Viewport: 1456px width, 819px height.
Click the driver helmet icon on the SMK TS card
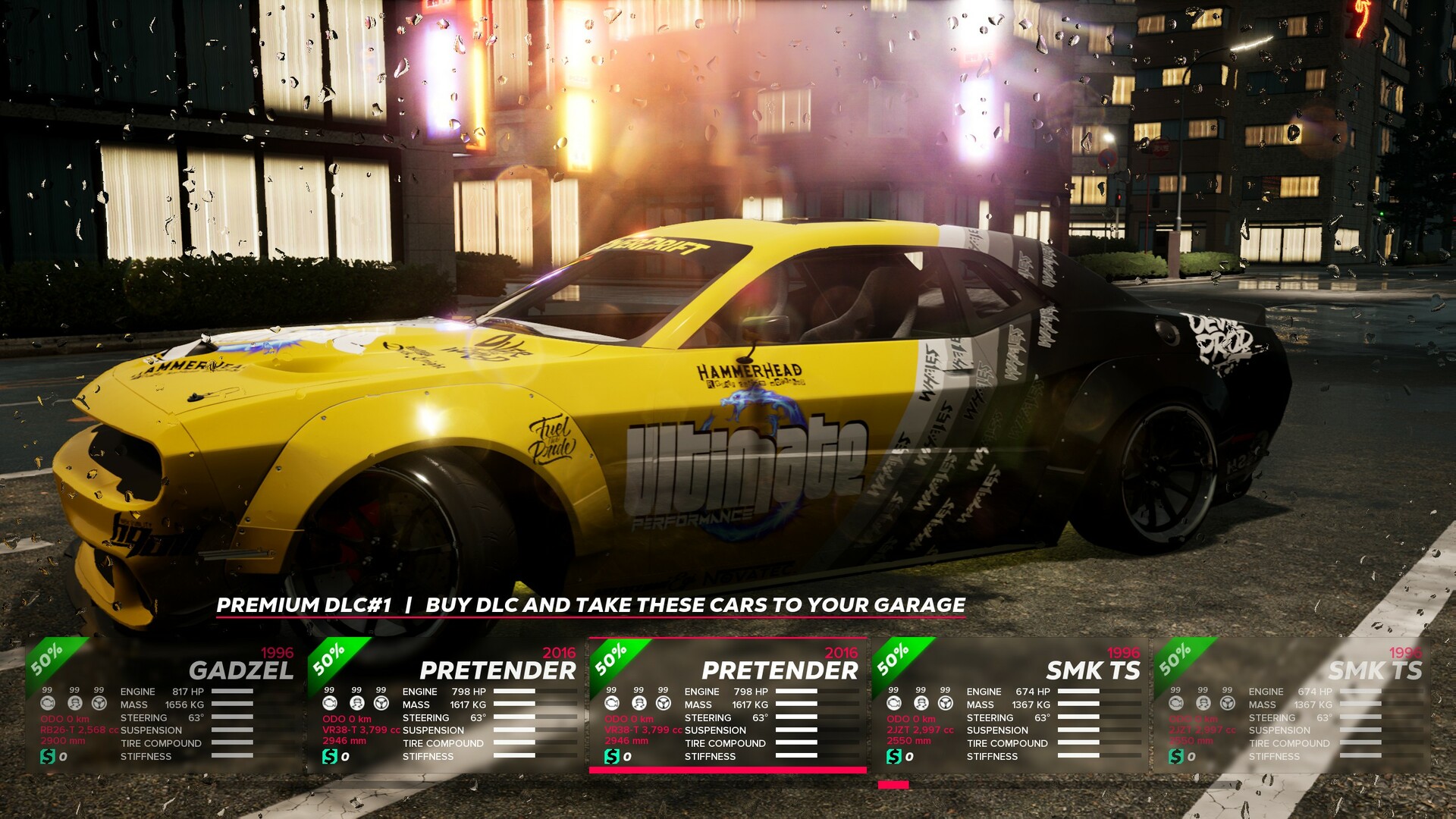coord(921,704)
